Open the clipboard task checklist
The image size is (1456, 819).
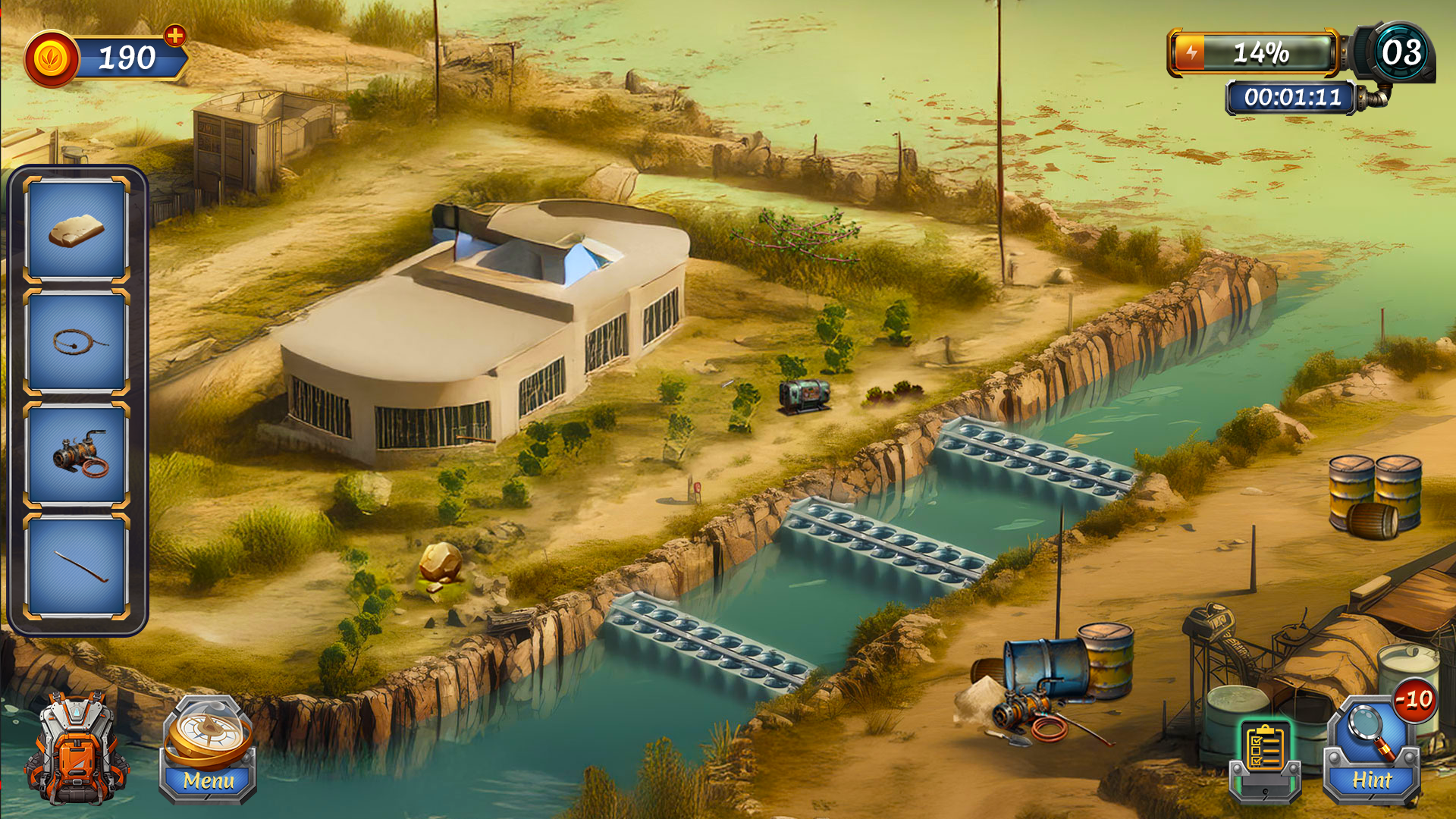point(1265,755)
